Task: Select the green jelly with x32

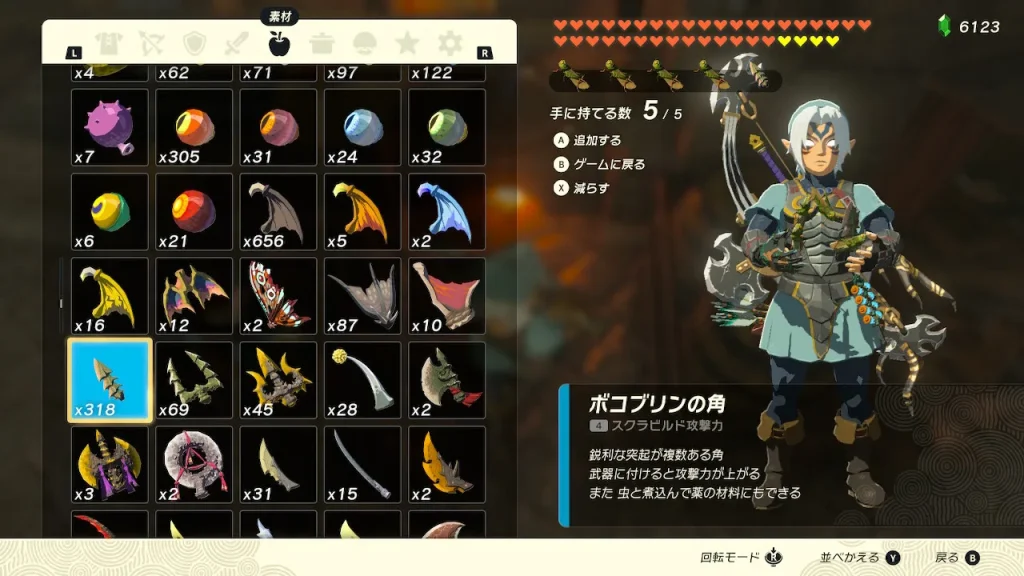Action: [x=447, y=128]
